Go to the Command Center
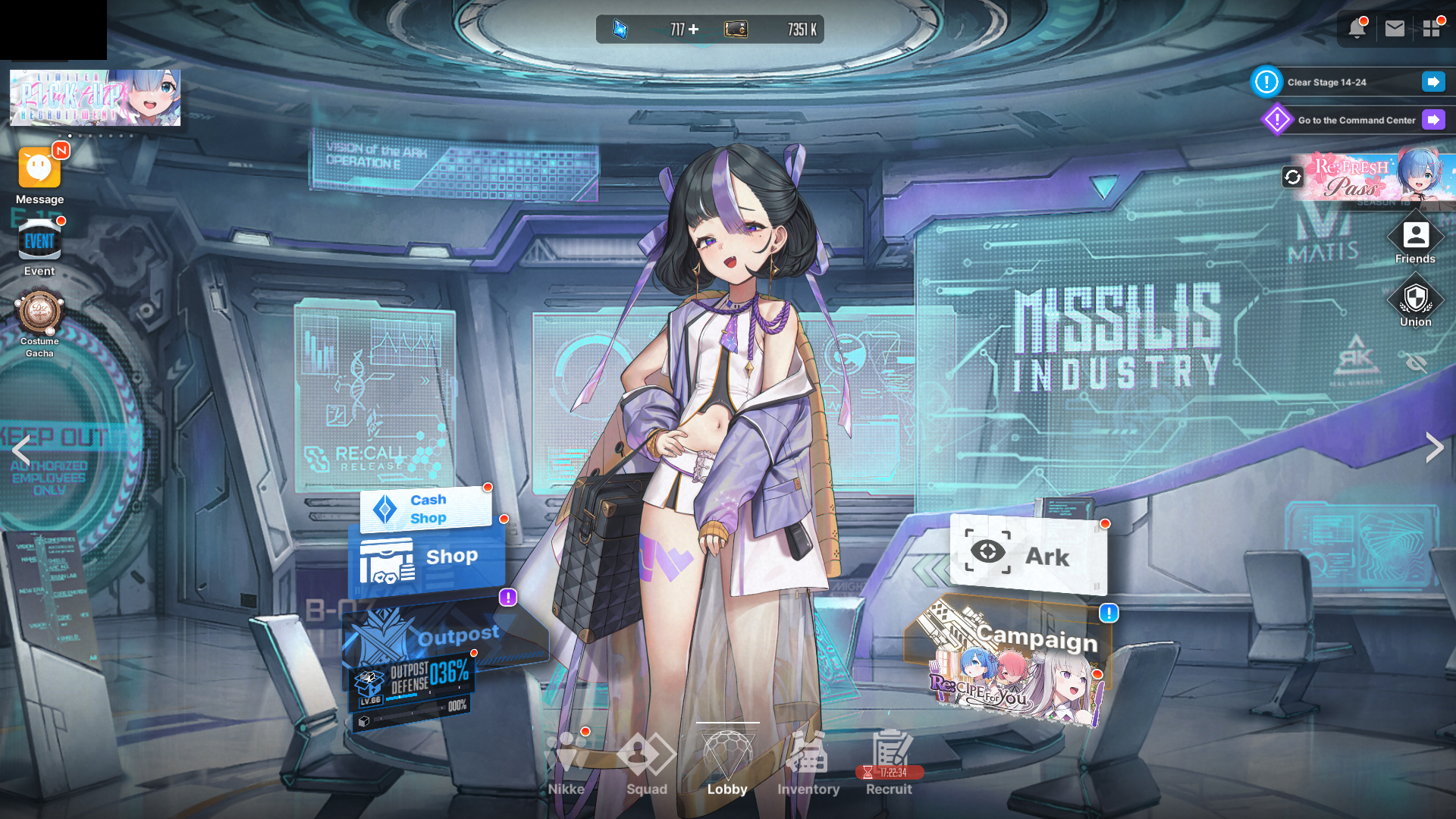This screenshot has height=819, width=1456. pos(1356,120)
